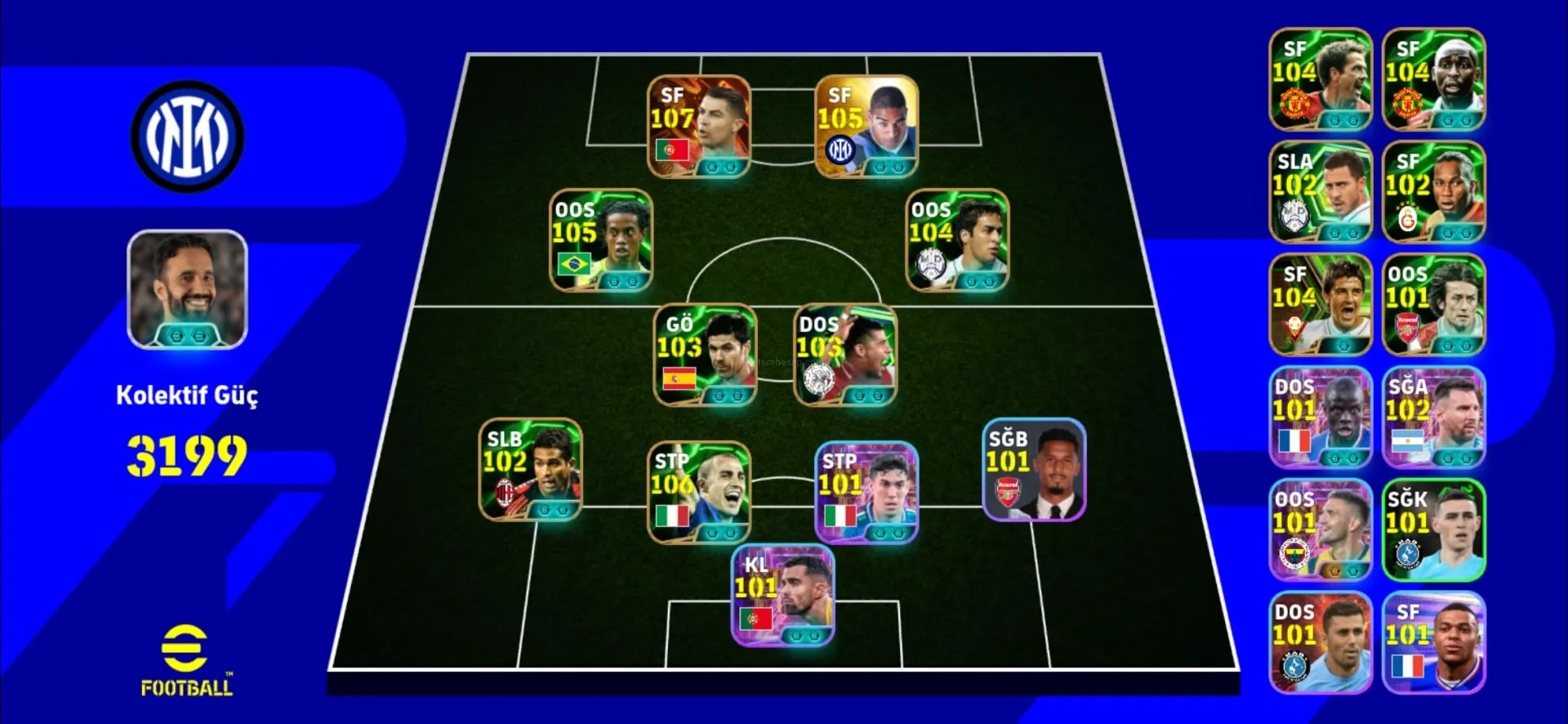1568x724 pixels.
Task: Select the SLA 102 substitute card
Action: [1320, 192]
